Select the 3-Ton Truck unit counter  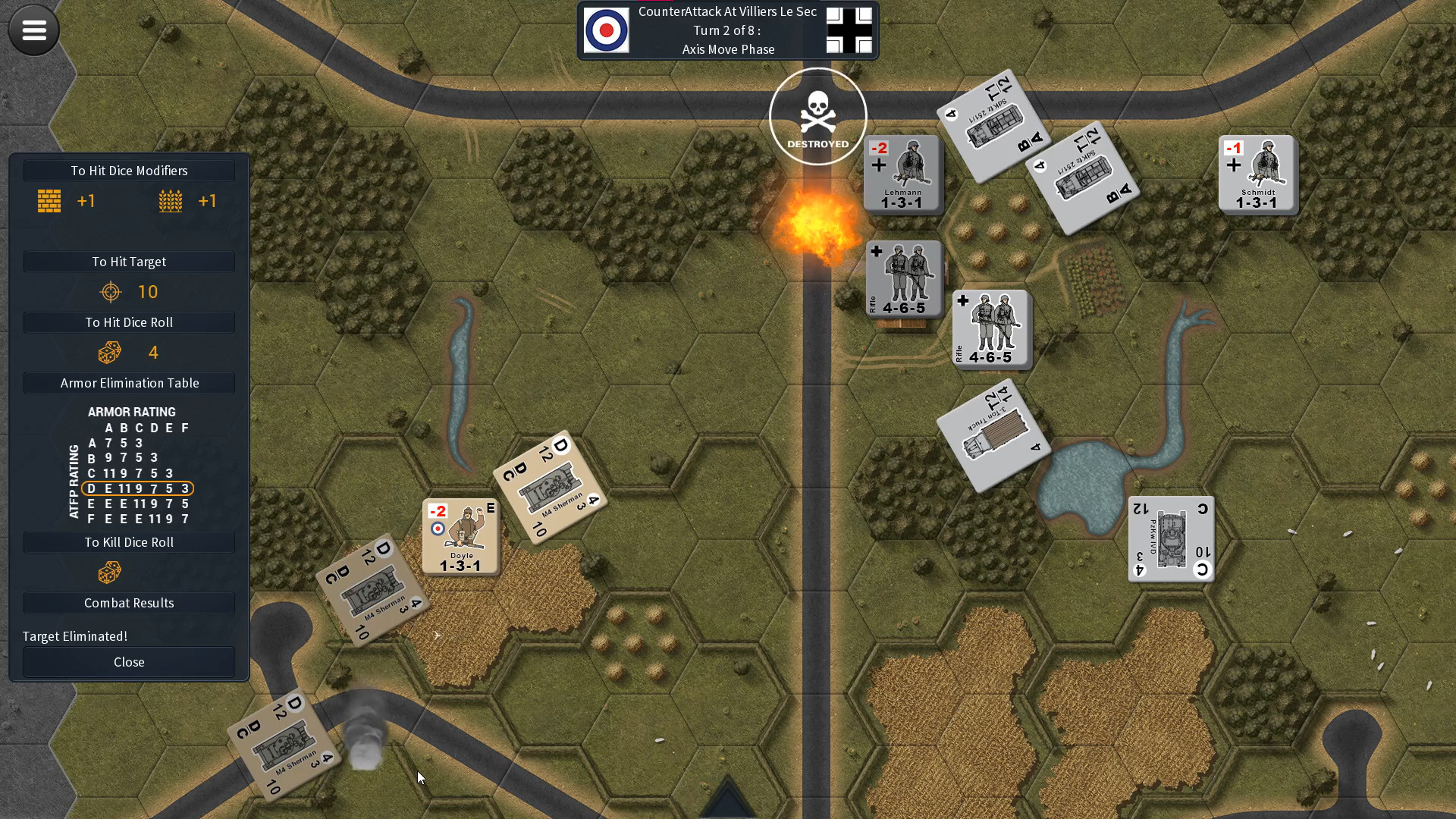point(993,435)
